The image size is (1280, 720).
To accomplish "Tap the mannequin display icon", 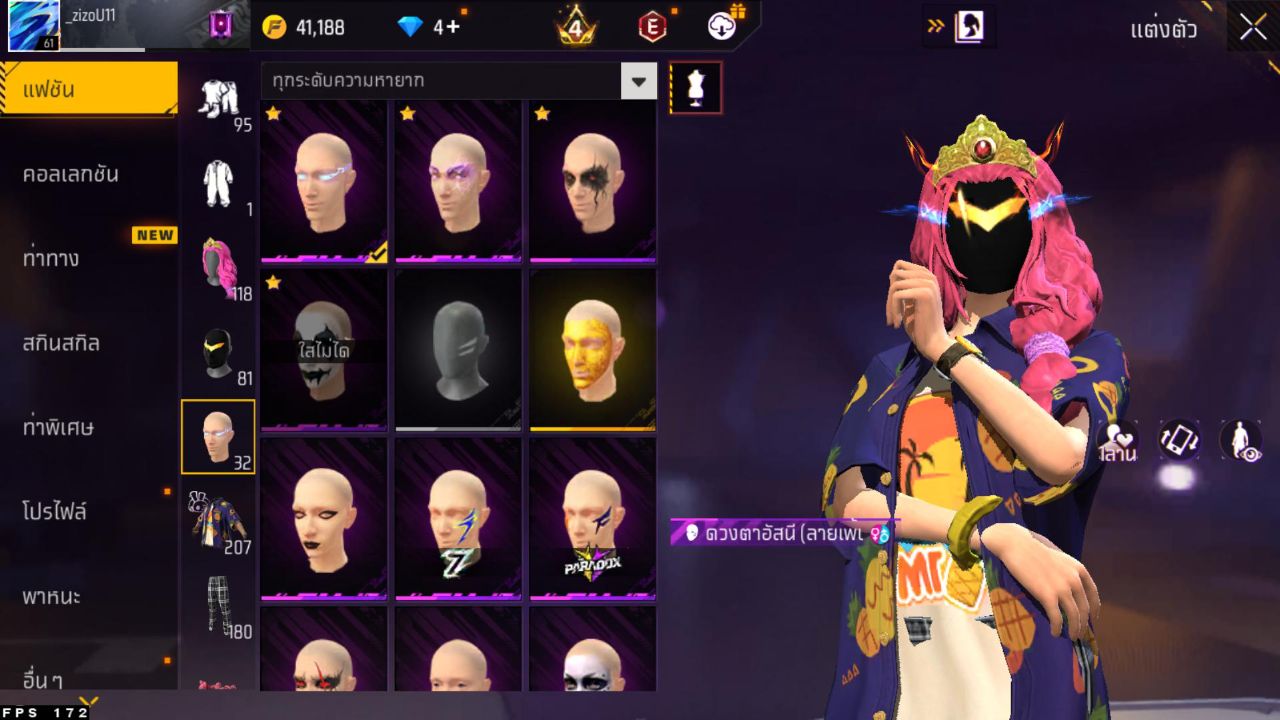I will (x=694, y=86).
